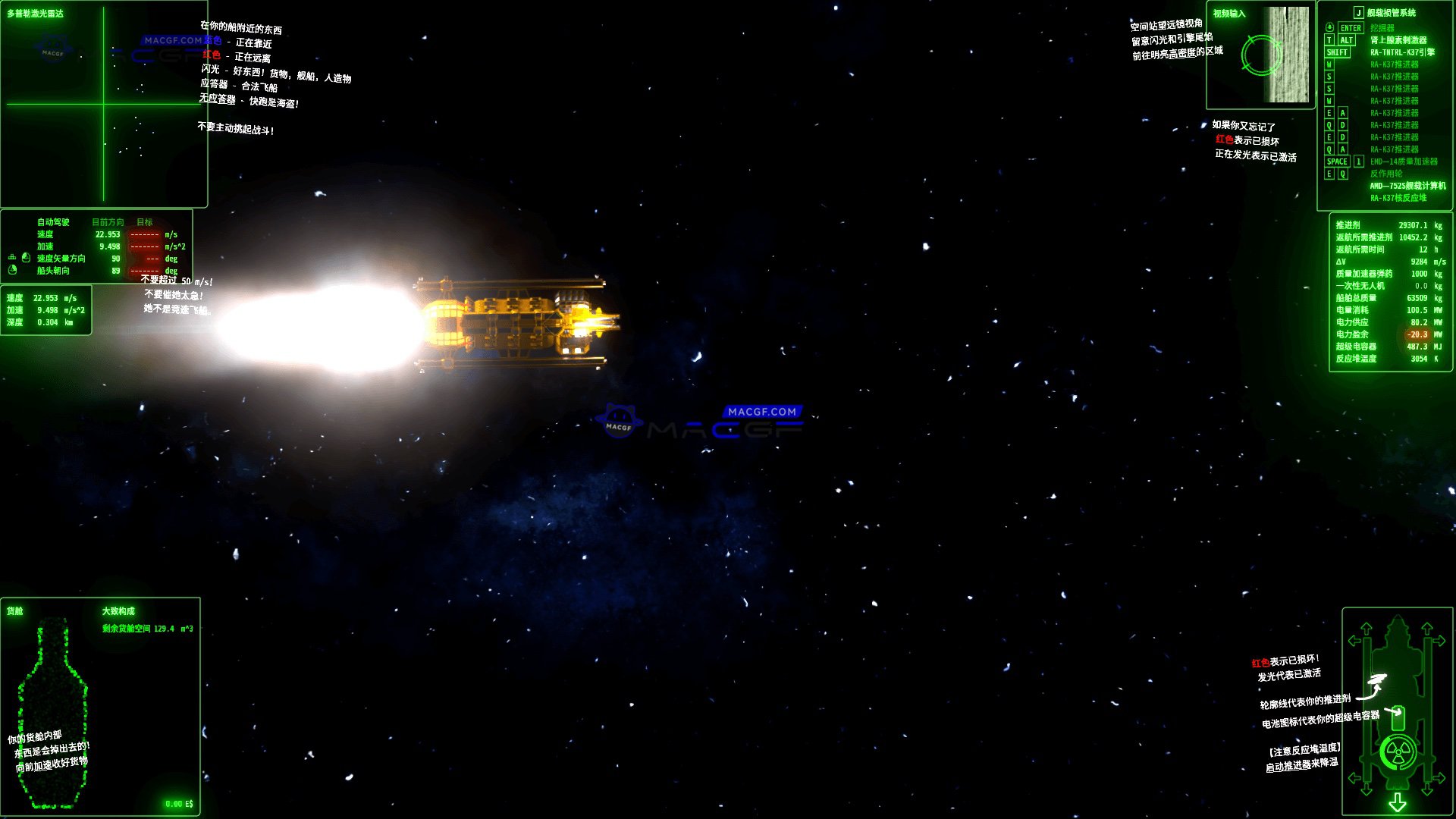Screen dimensions: 1456x819
Task: Click the reactor temperature gauge ring
Action: pos(1384,752)
